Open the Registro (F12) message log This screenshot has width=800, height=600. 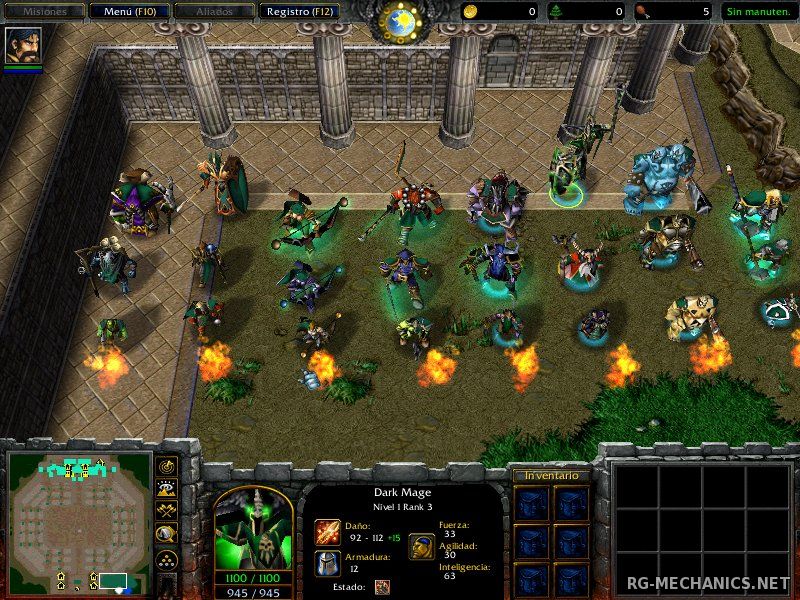[299, 12]
